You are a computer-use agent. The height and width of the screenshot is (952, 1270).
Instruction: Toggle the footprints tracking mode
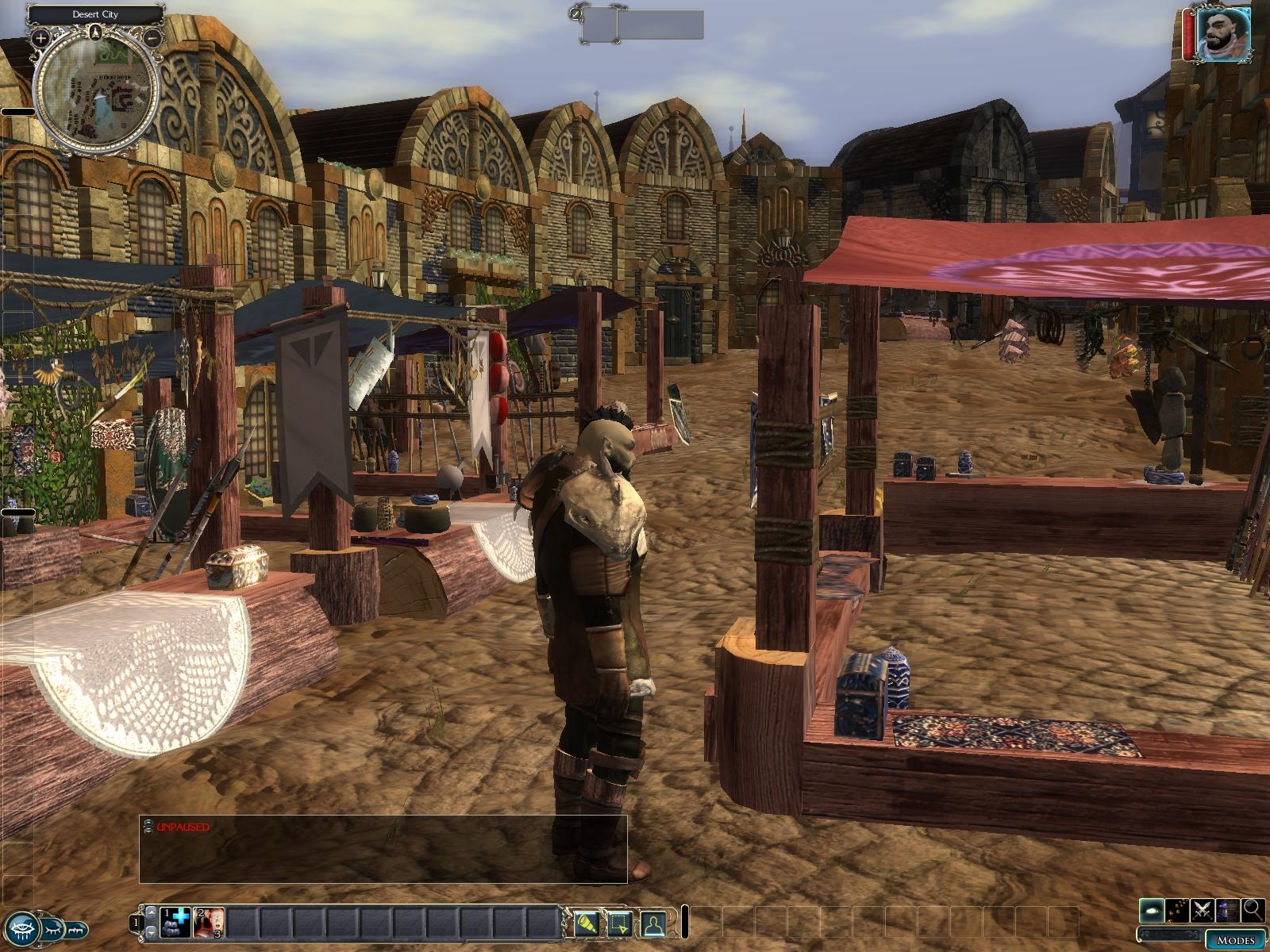(x=1178, y=911)
